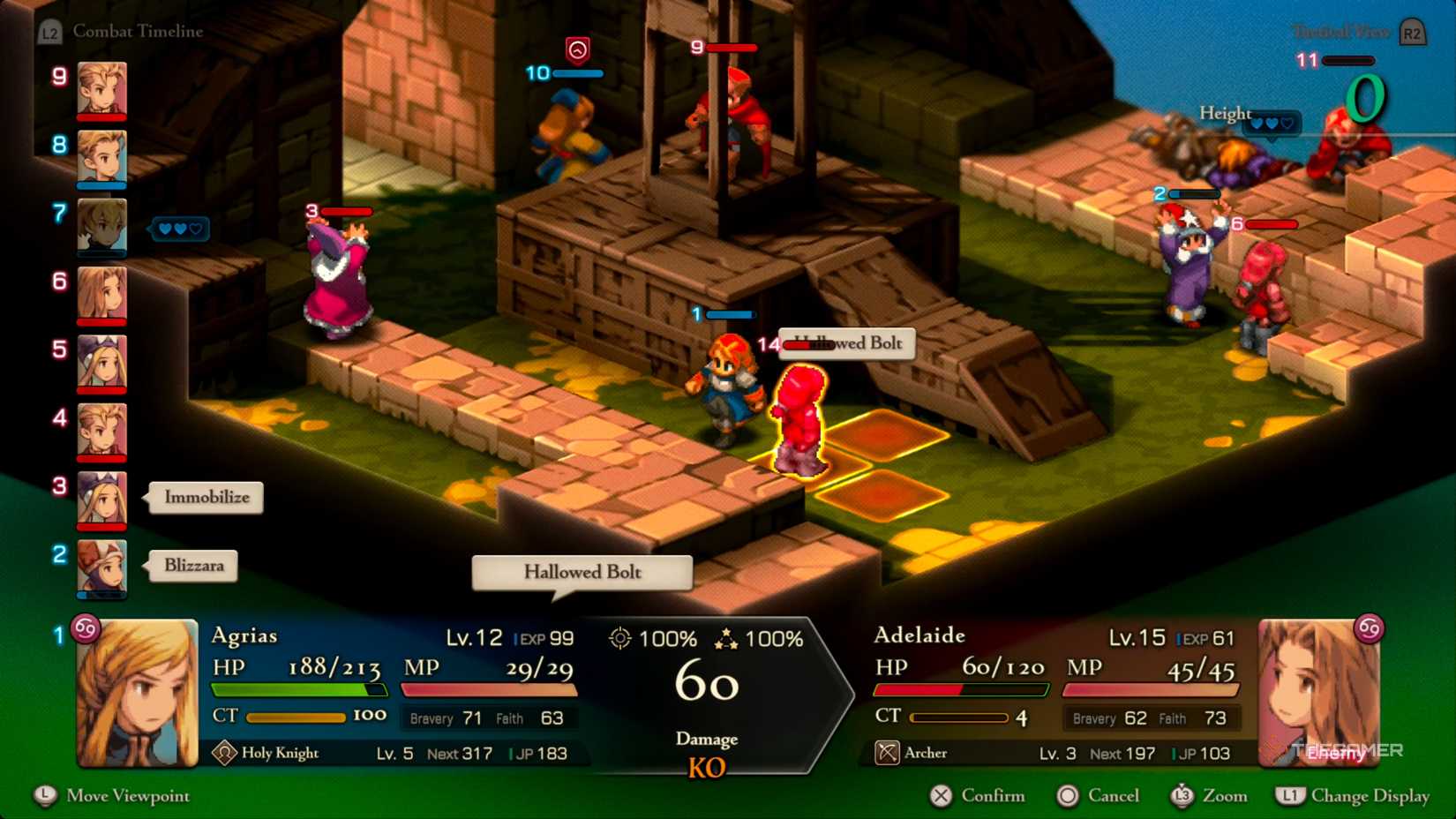
Task: Click the shield status icon above unit 10
Action: [578, 50]
